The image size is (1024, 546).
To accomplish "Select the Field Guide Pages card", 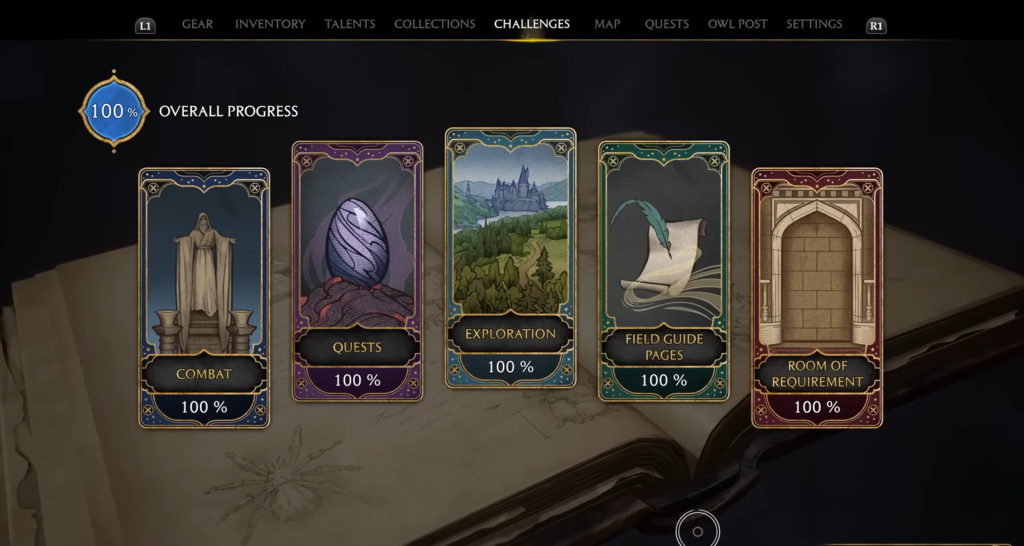I will (x=663, y=270).
